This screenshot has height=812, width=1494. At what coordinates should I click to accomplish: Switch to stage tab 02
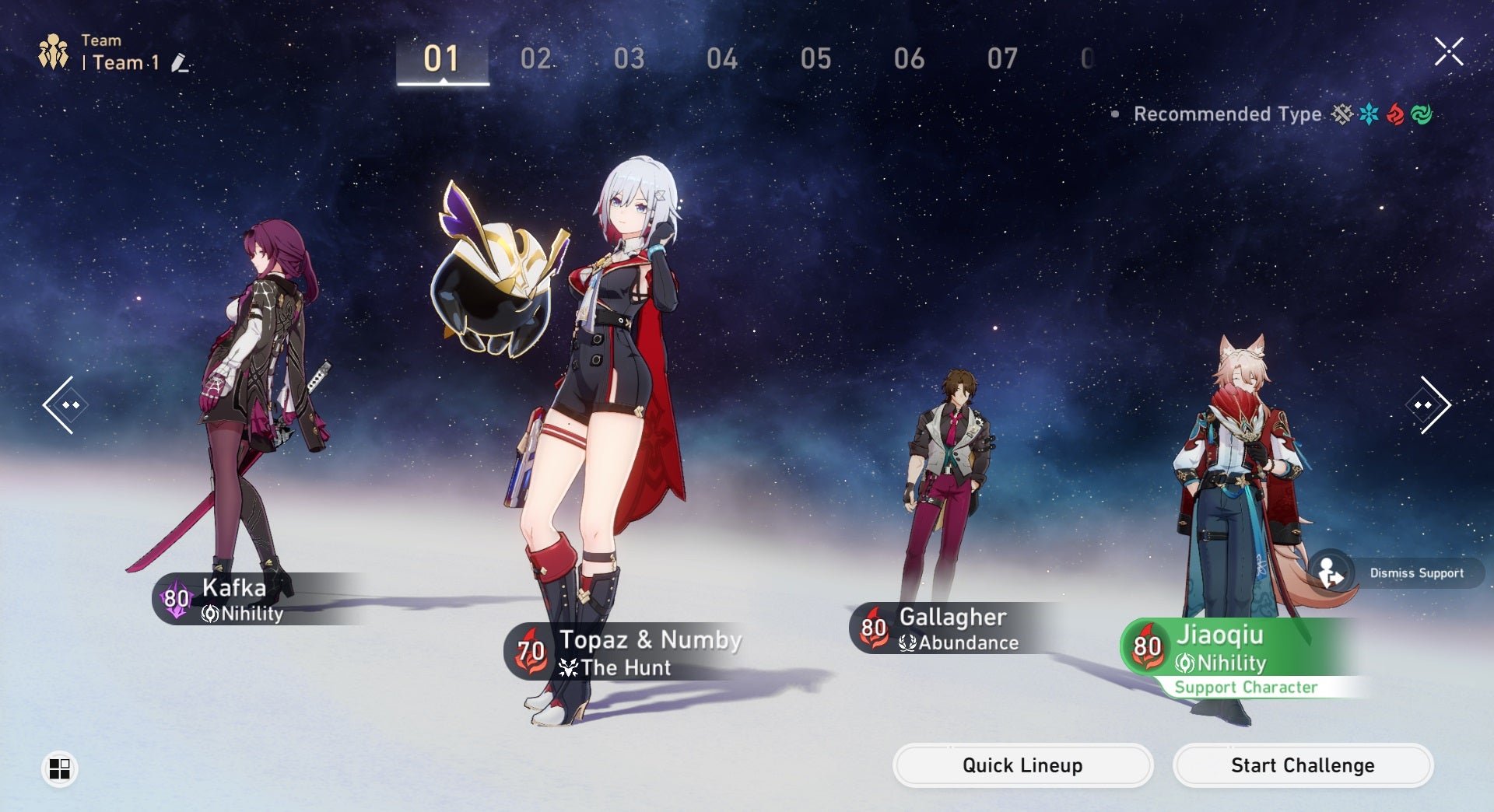[537, 58]
